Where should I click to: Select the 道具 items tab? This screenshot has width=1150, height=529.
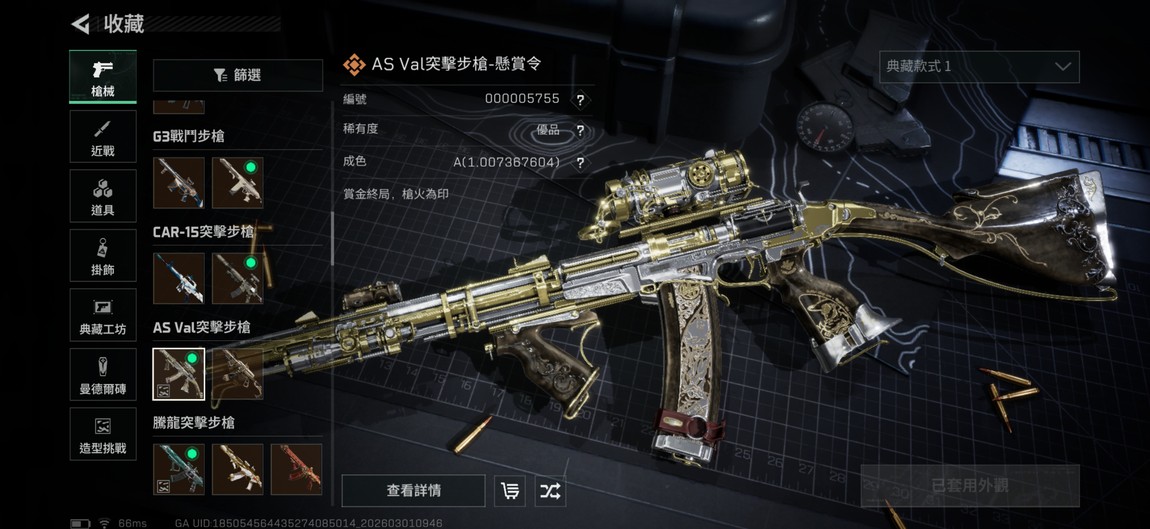tap(103, 196)
